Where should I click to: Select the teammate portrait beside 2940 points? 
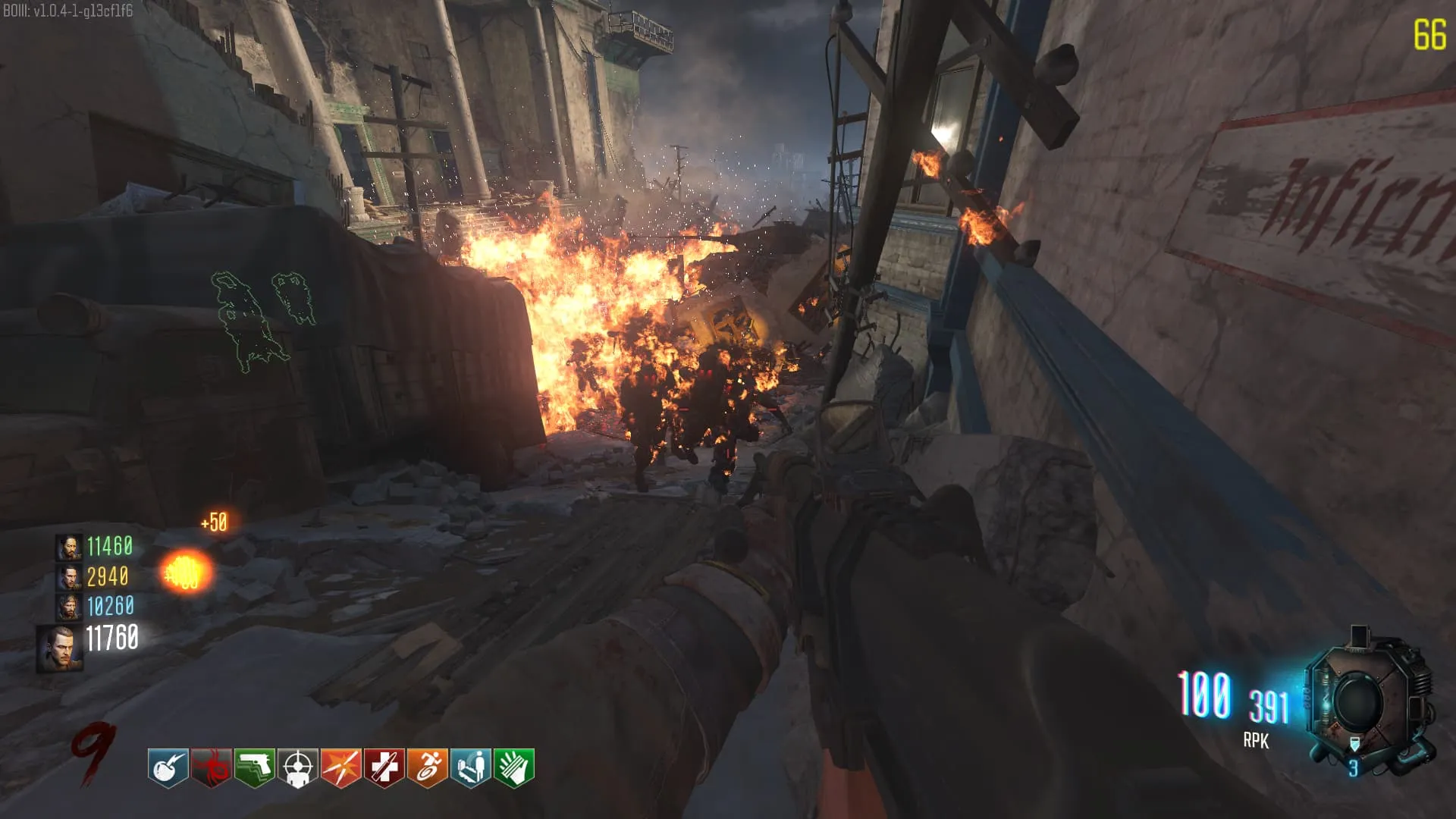pos(69,577)
